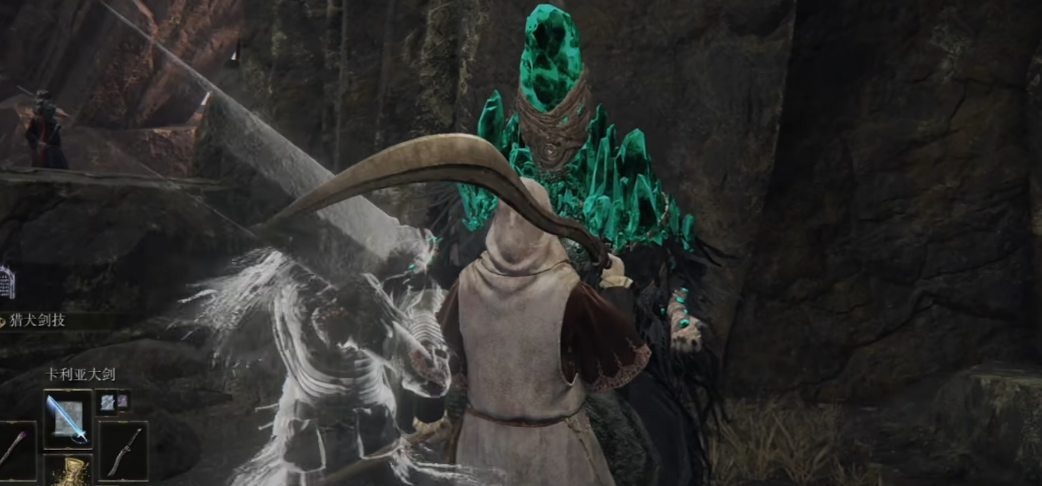Select the Carian Greatsword spell slot

tap(68, 419)
